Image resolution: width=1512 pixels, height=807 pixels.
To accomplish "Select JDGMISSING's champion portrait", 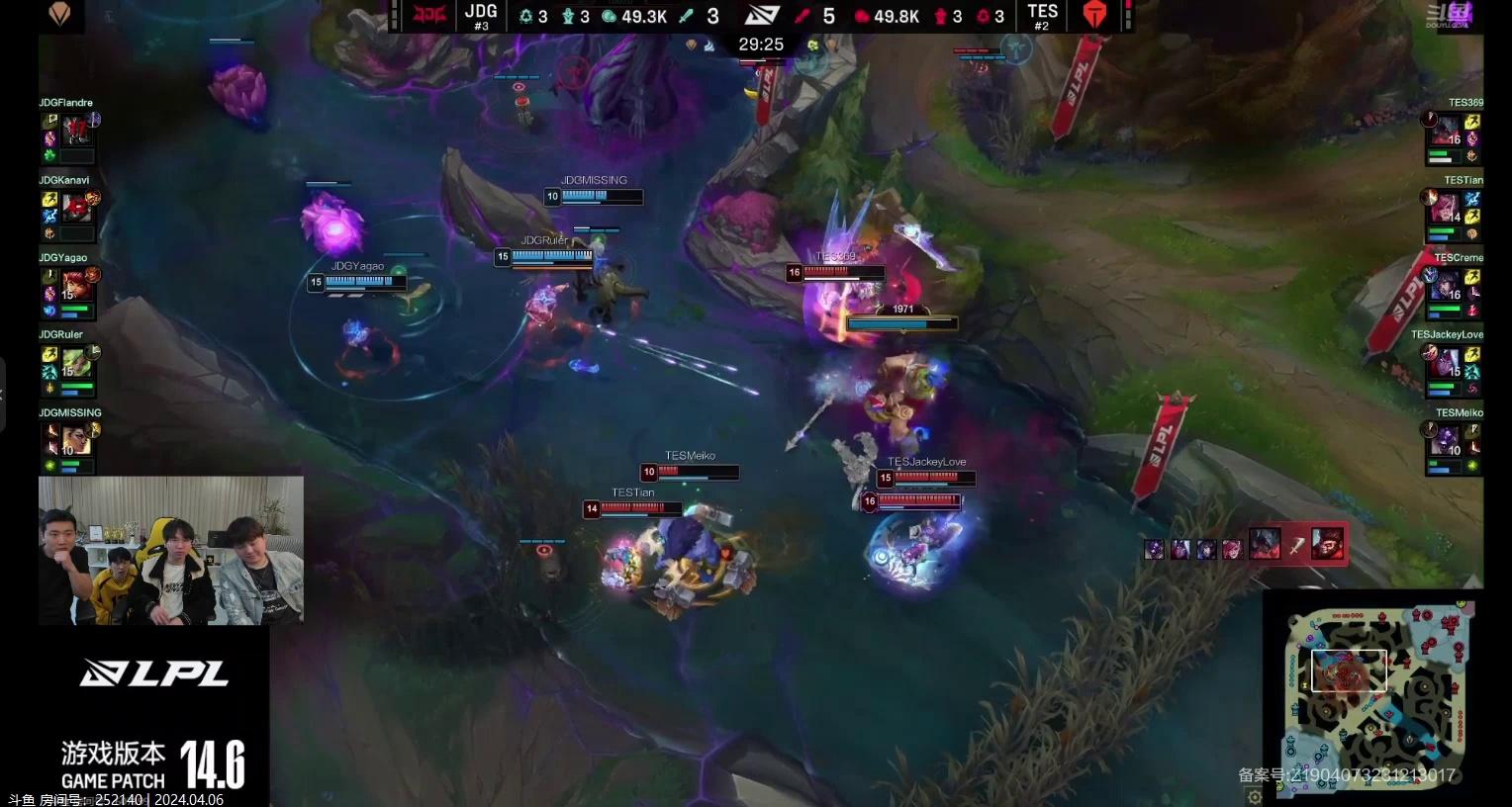I will (x=76, y=439).
